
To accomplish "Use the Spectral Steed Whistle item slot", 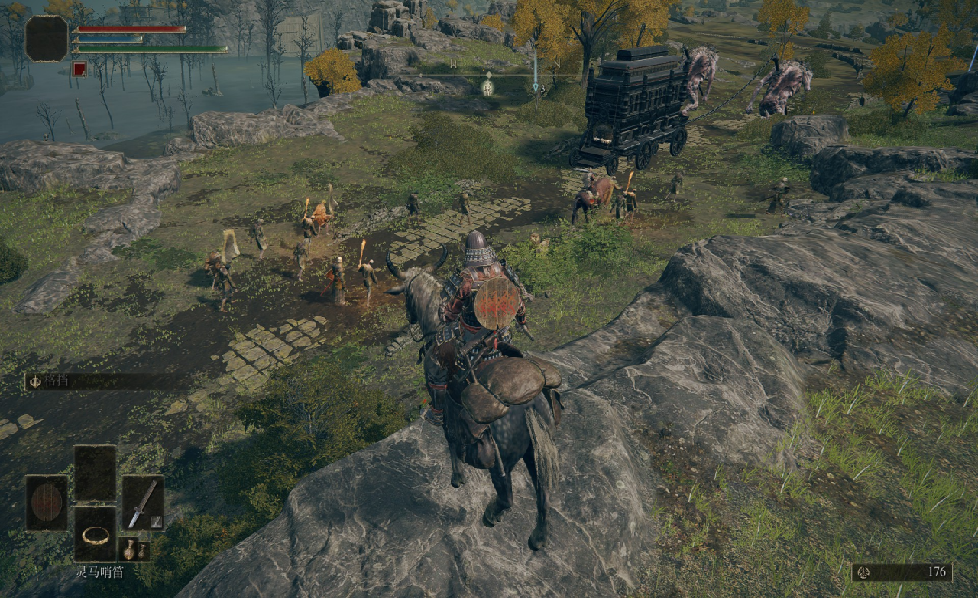I will click(95, 533).
